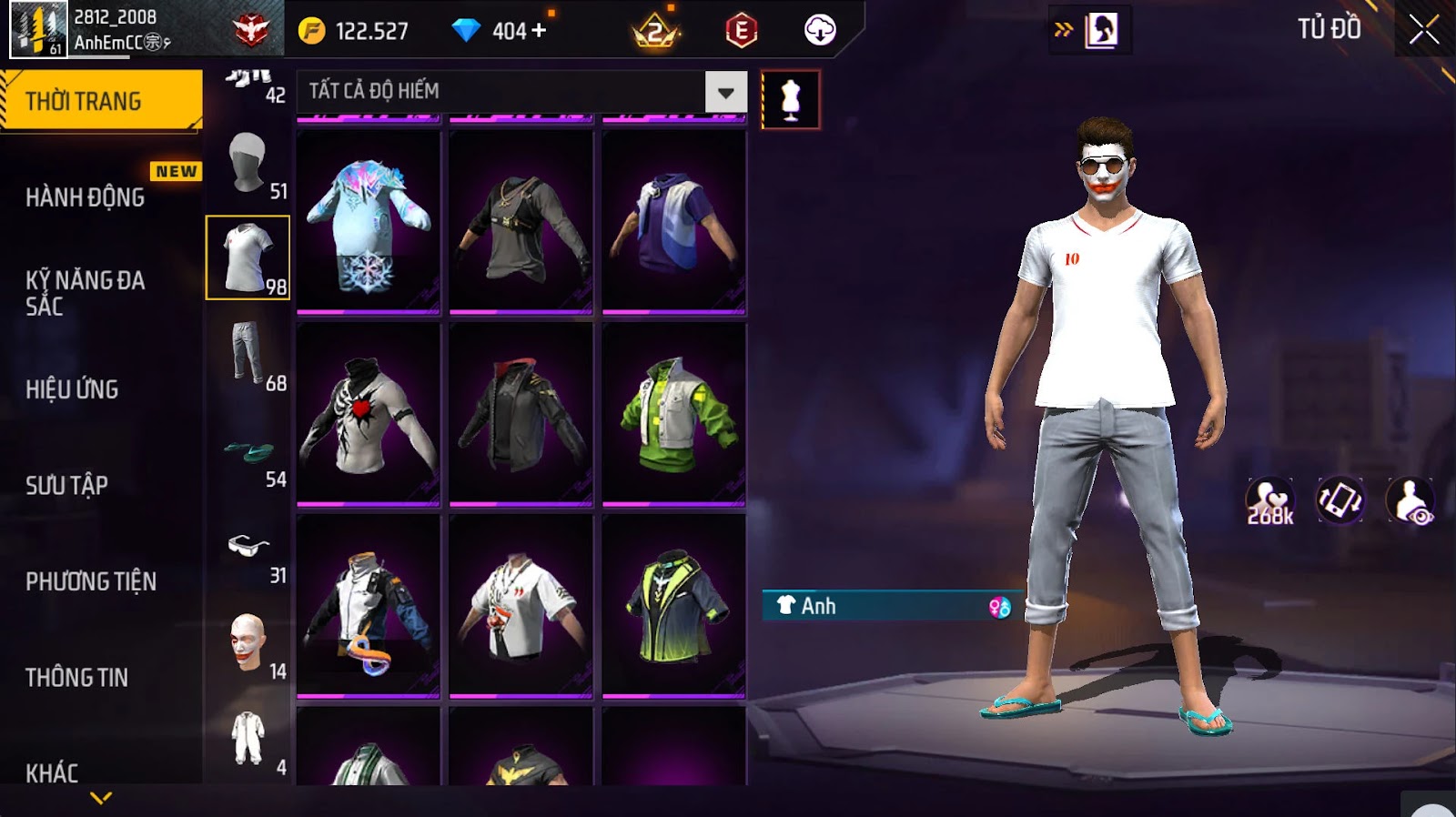The width and height of the screenshot is (1456, 817).
Task: Pick the flip-flops footwear category
Action: [x=248, y=452]
